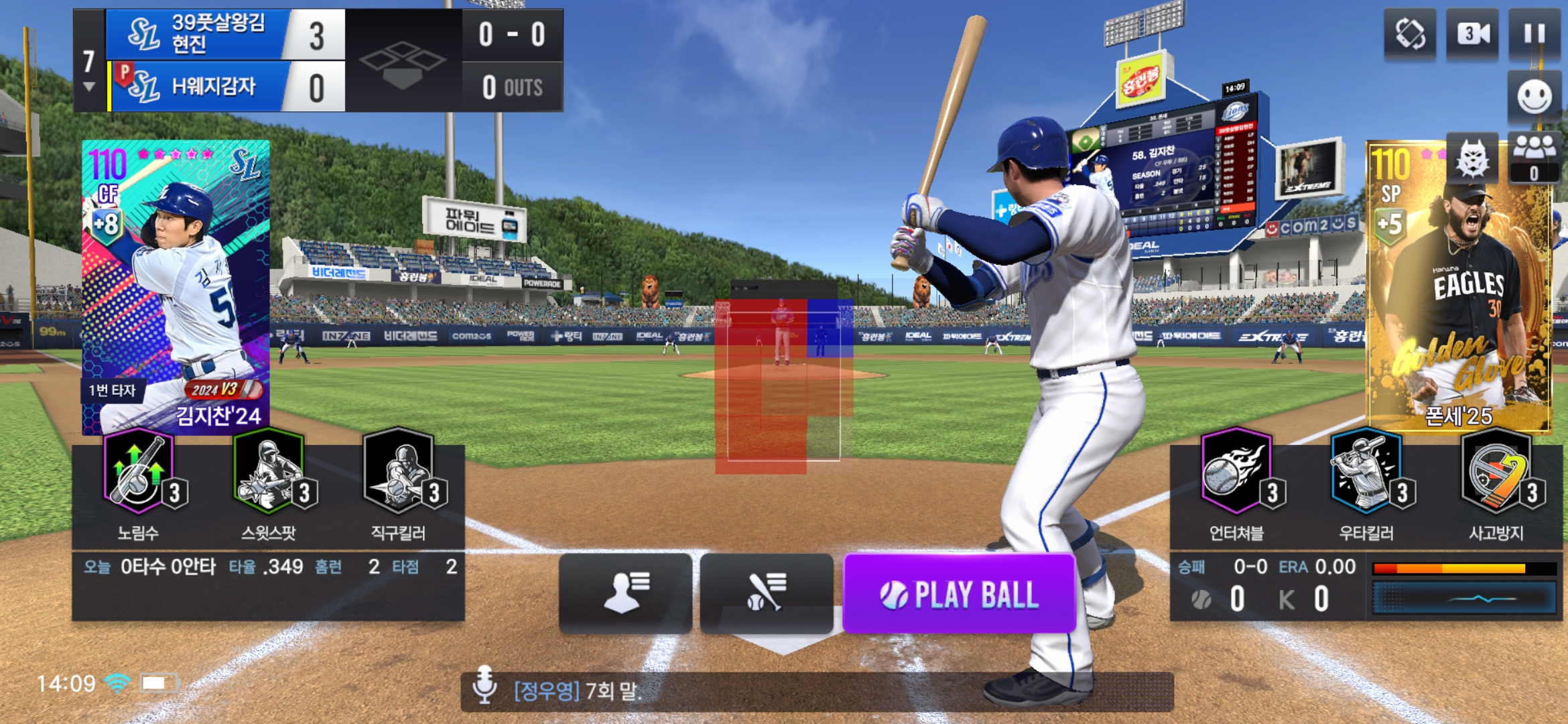The image size is (1568, 724).
Task: Inspect the 우타킬러 pitcher skill
Action: pos(1367,476)
